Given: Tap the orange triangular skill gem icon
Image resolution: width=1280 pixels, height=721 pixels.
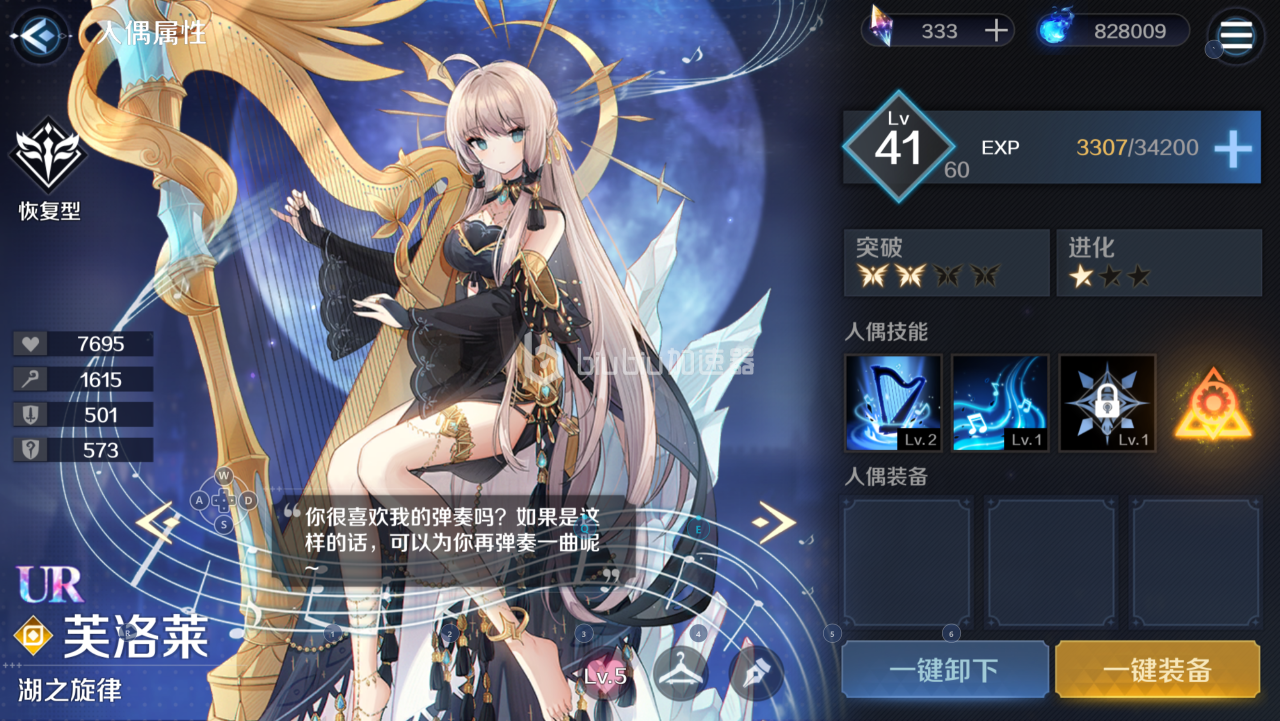Looking at the screenshot, I should (1213, 403).
